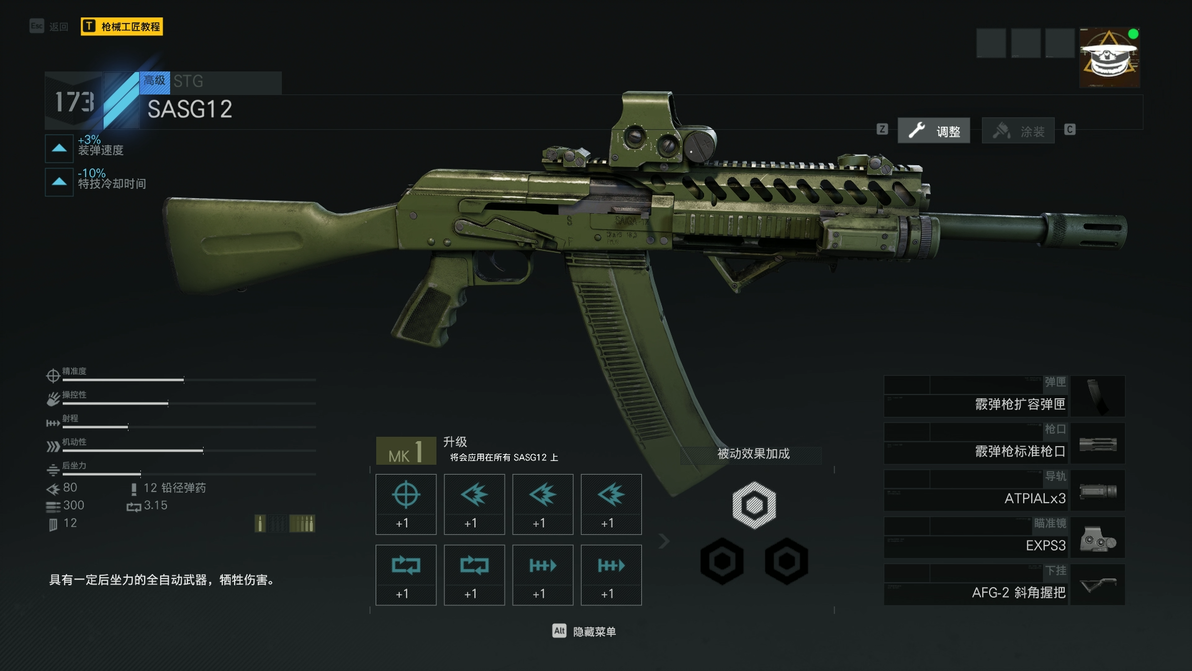Click the MK 1 upgrade level badge

(x=405, y=453)
